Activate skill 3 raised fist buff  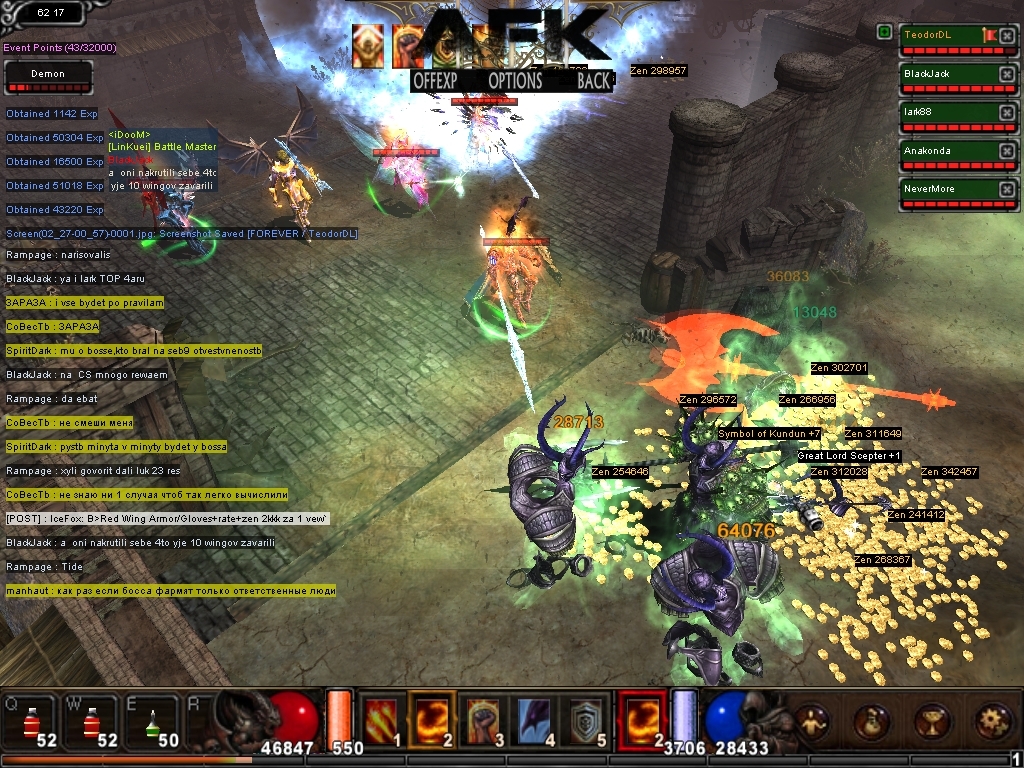484,718
